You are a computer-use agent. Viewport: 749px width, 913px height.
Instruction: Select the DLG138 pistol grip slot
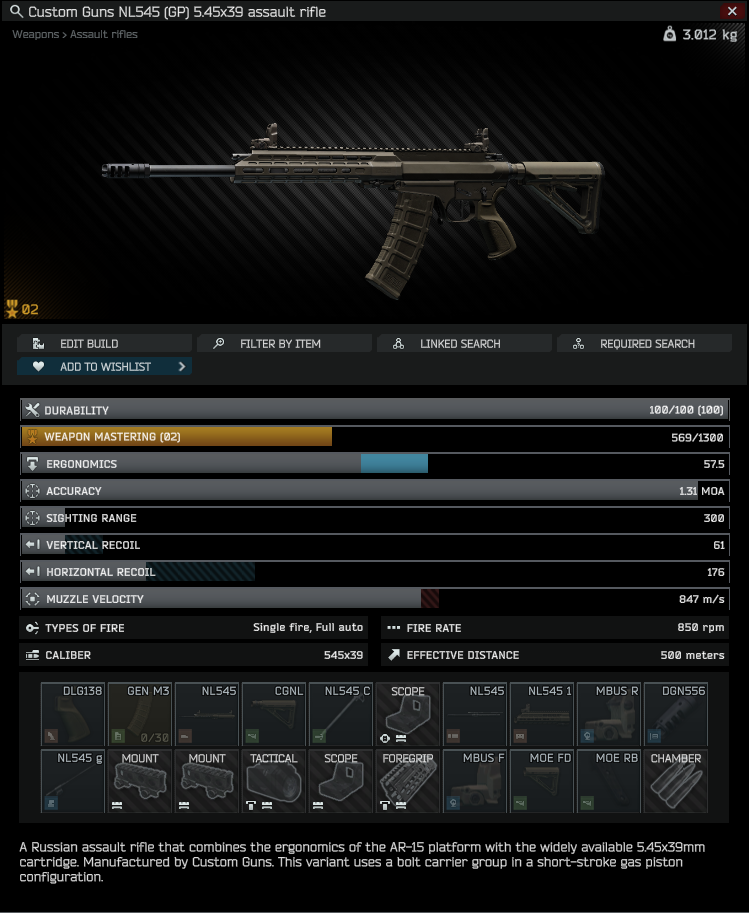73,714
